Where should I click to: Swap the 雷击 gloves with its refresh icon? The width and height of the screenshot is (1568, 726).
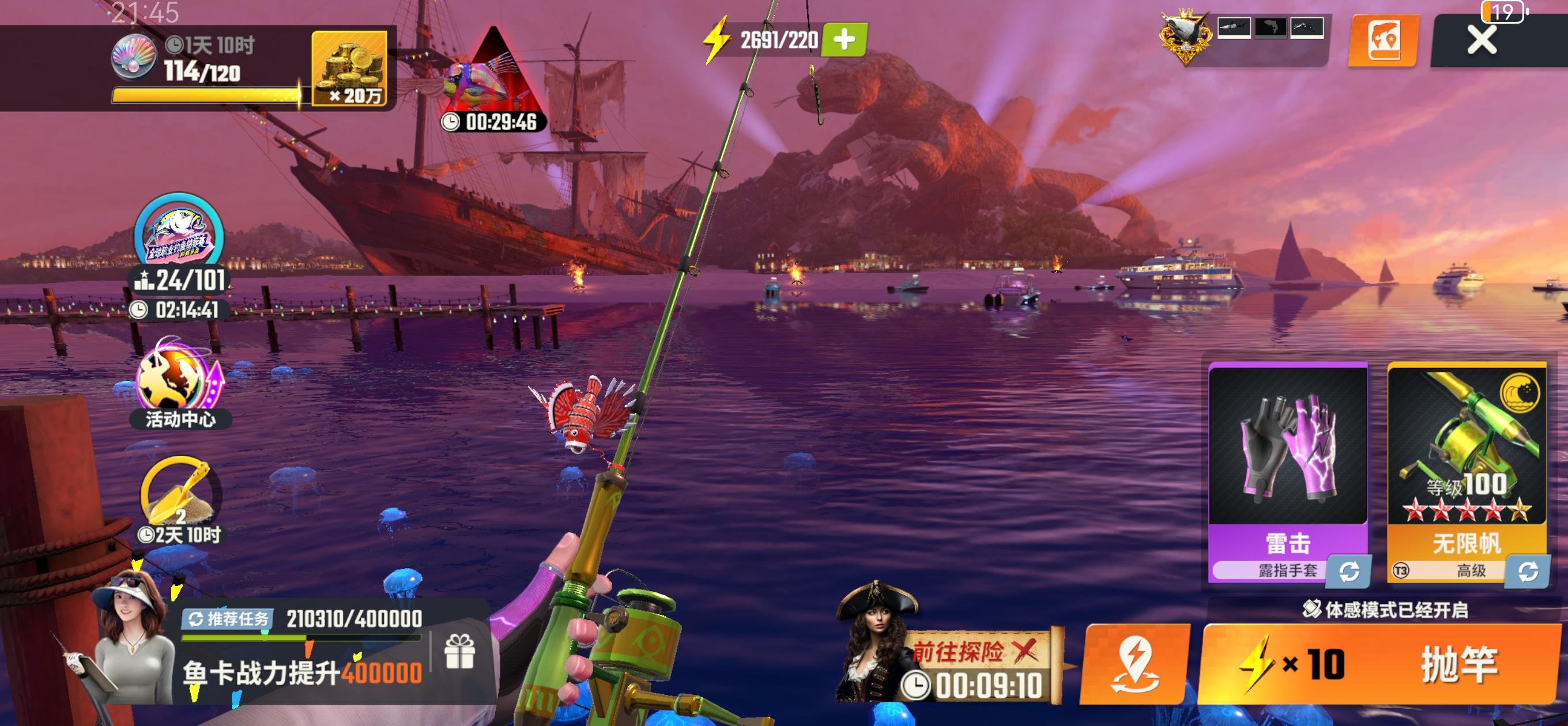1349,572
